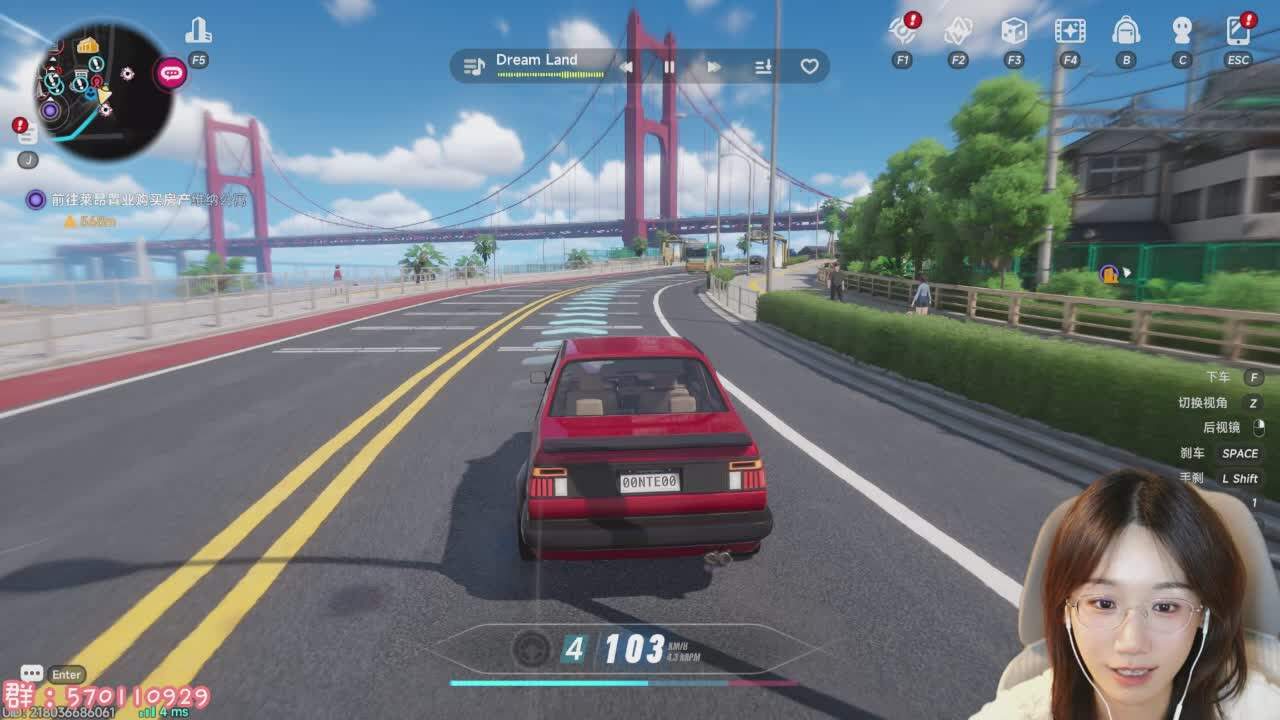Open the backpack inventory
Screen dimensions: 1280x720
pos(1126,32)
